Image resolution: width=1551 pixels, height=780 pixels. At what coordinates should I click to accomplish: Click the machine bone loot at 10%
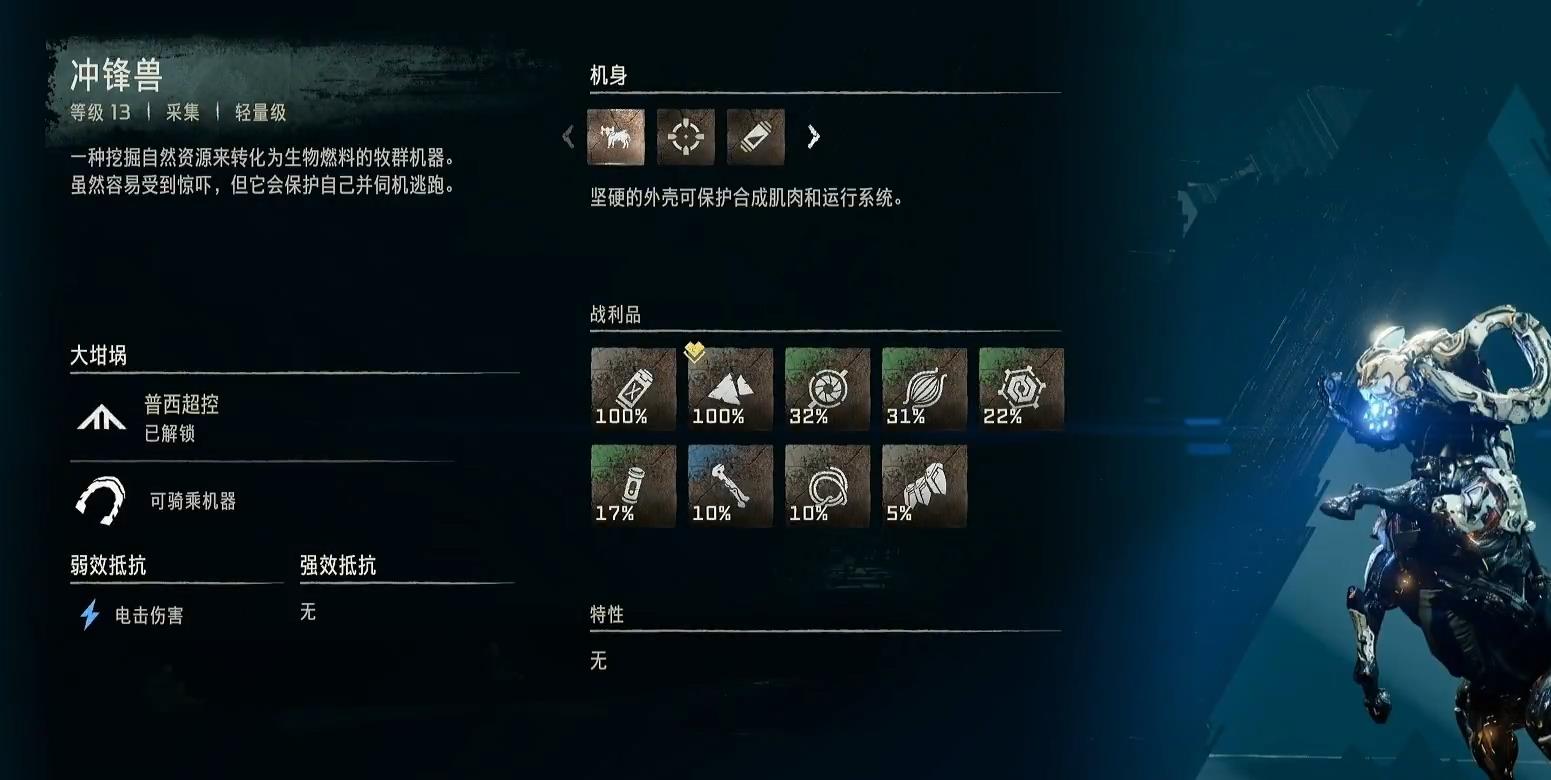pyautogui.click(x=729, y=485)
